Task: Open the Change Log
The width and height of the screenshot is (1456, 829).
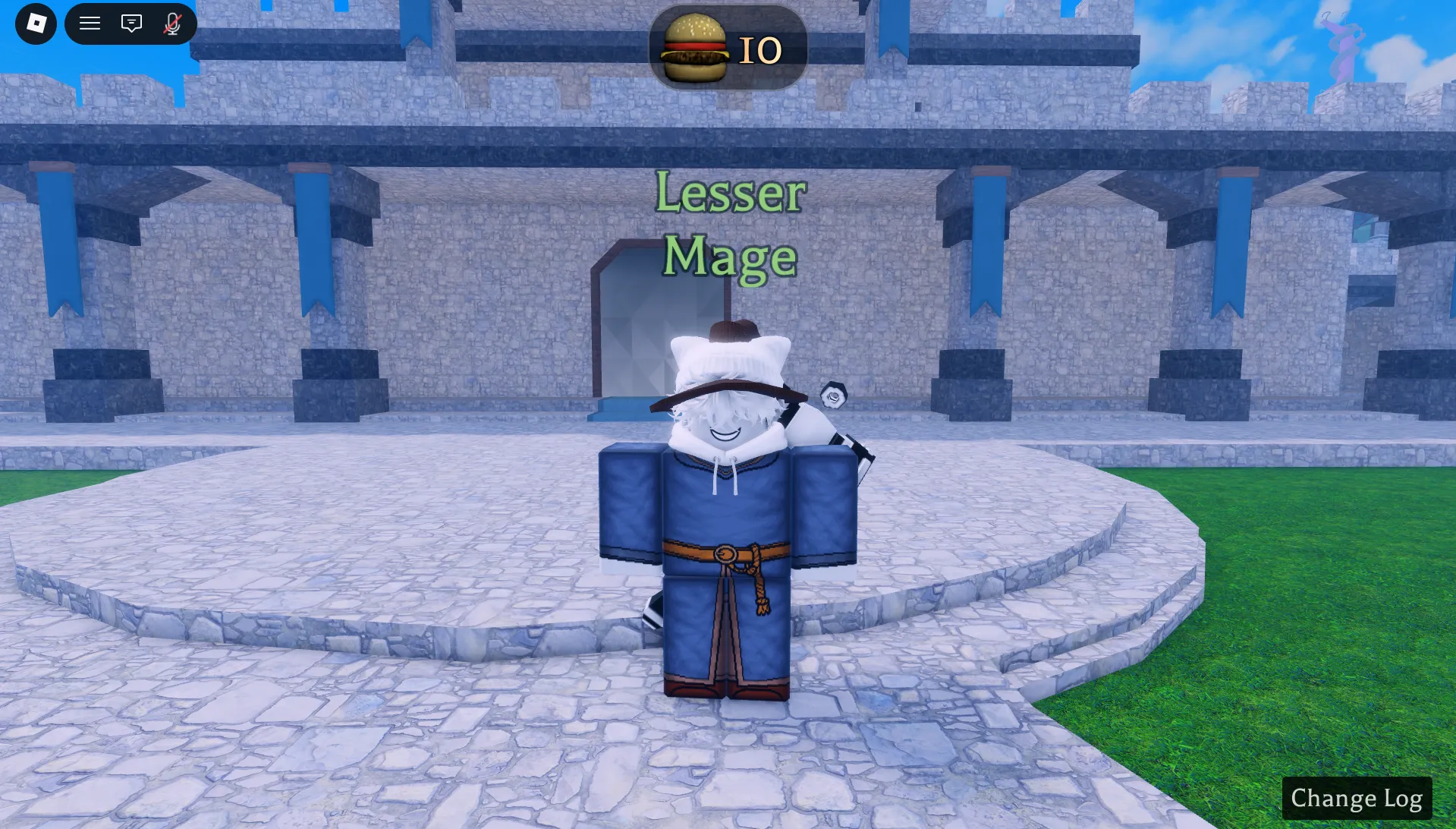Action: pyautogui.click(x=1357, y=798)
